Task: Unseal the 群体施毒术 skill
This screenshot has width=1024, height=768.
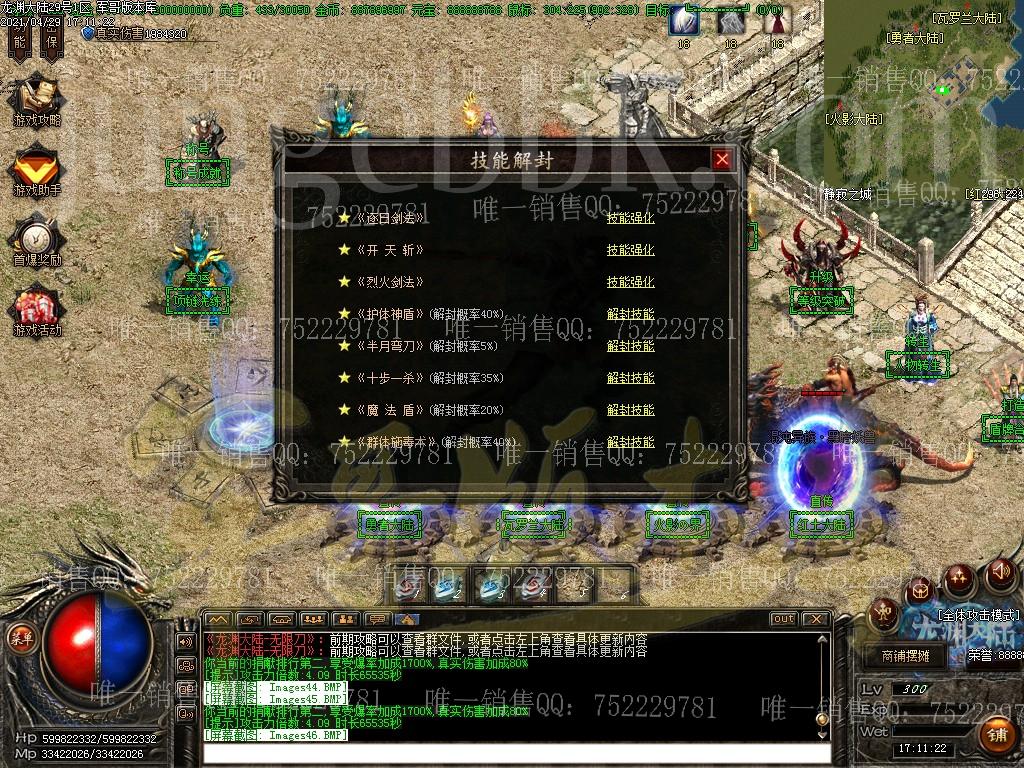Action: coord(630,442)
